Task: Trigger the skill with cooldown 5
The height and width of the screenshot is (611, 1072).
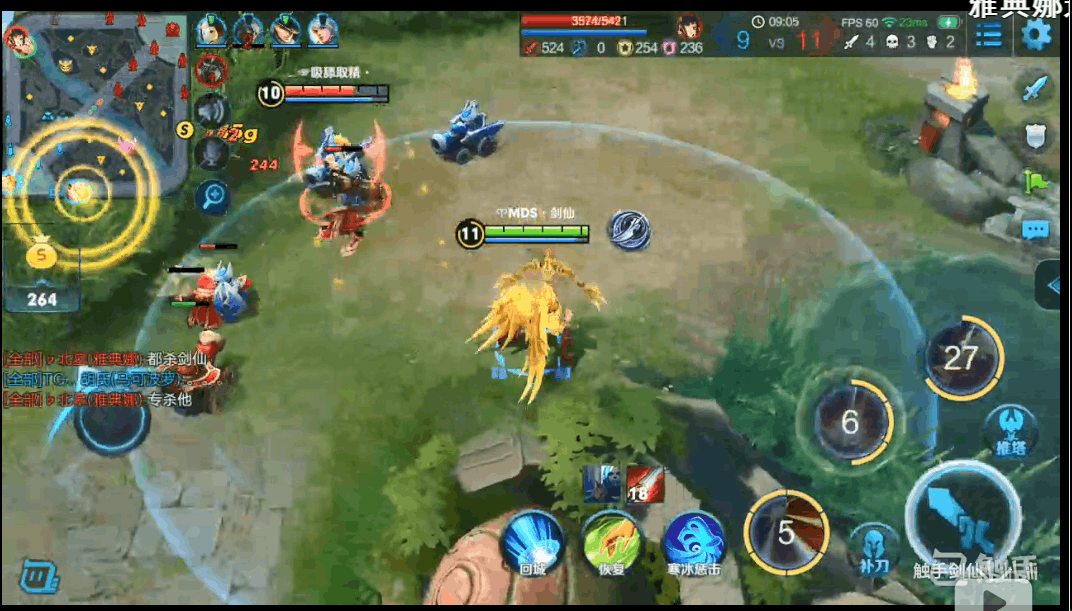Action: pos(787,533)
